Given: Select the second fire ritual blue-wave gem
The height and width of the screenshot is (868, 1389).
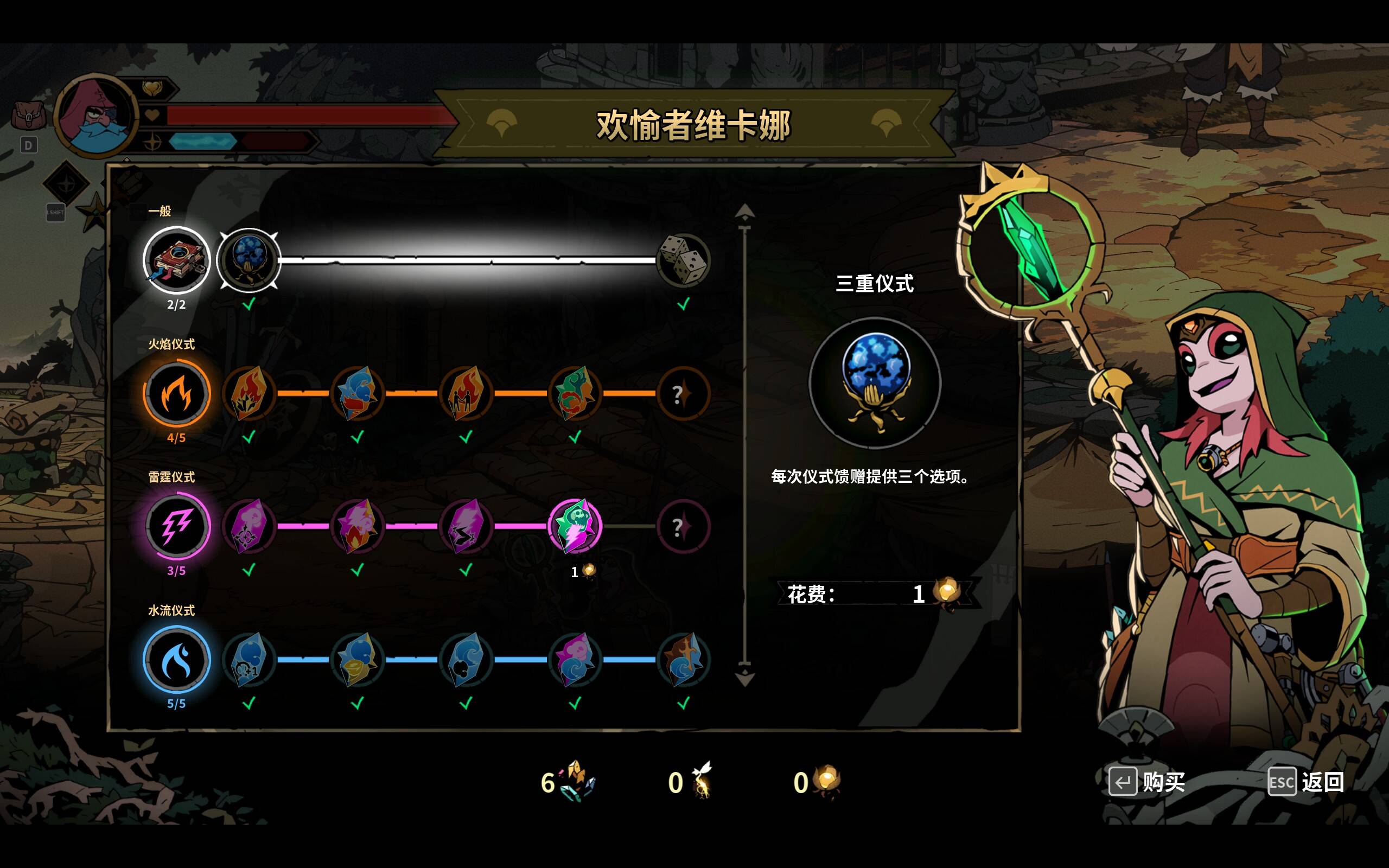Looking at the screenshot, I should click(x=357, y=393).
